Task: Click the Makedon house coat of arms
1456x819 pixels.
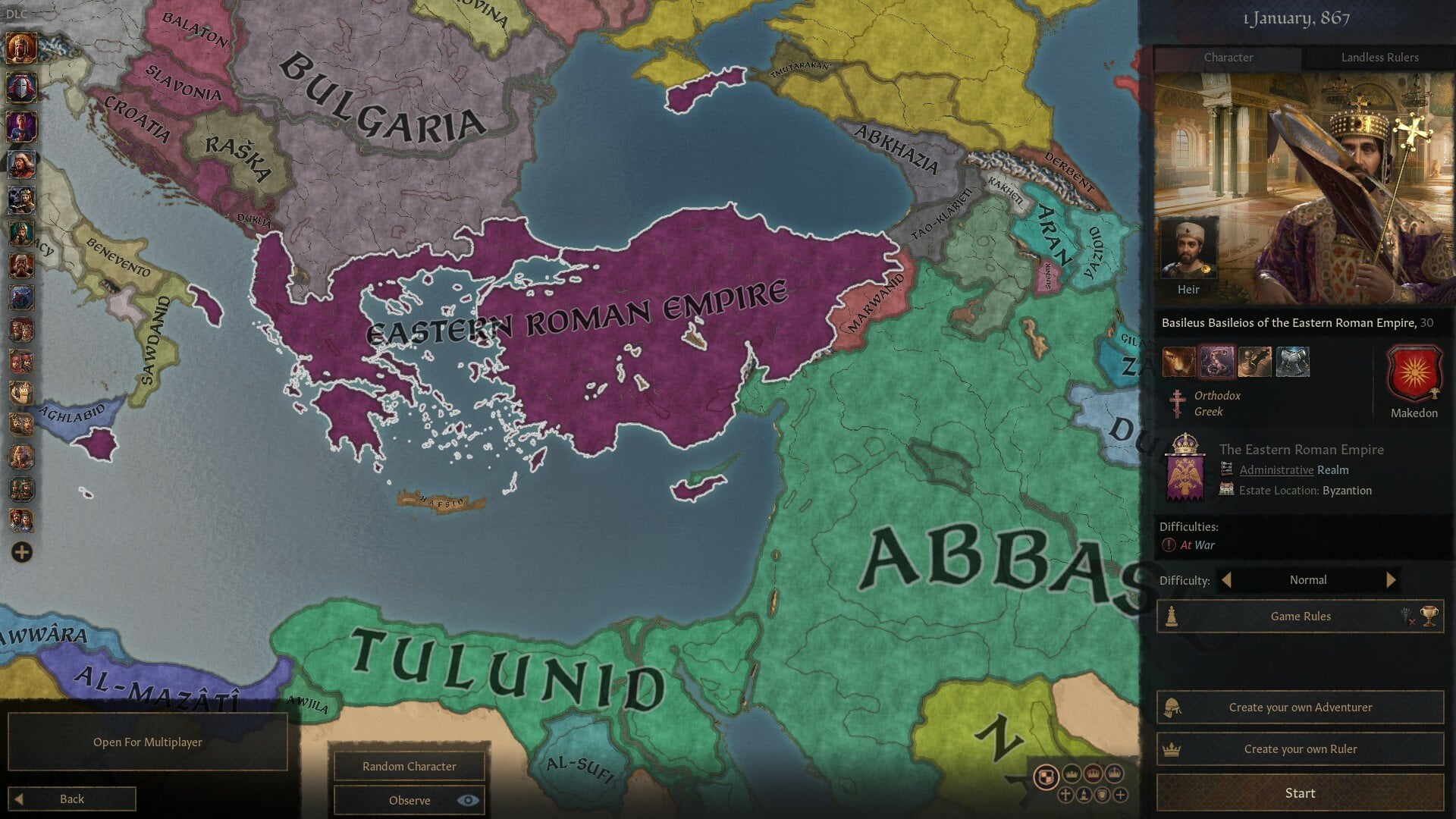Action: coord(1415,372)
